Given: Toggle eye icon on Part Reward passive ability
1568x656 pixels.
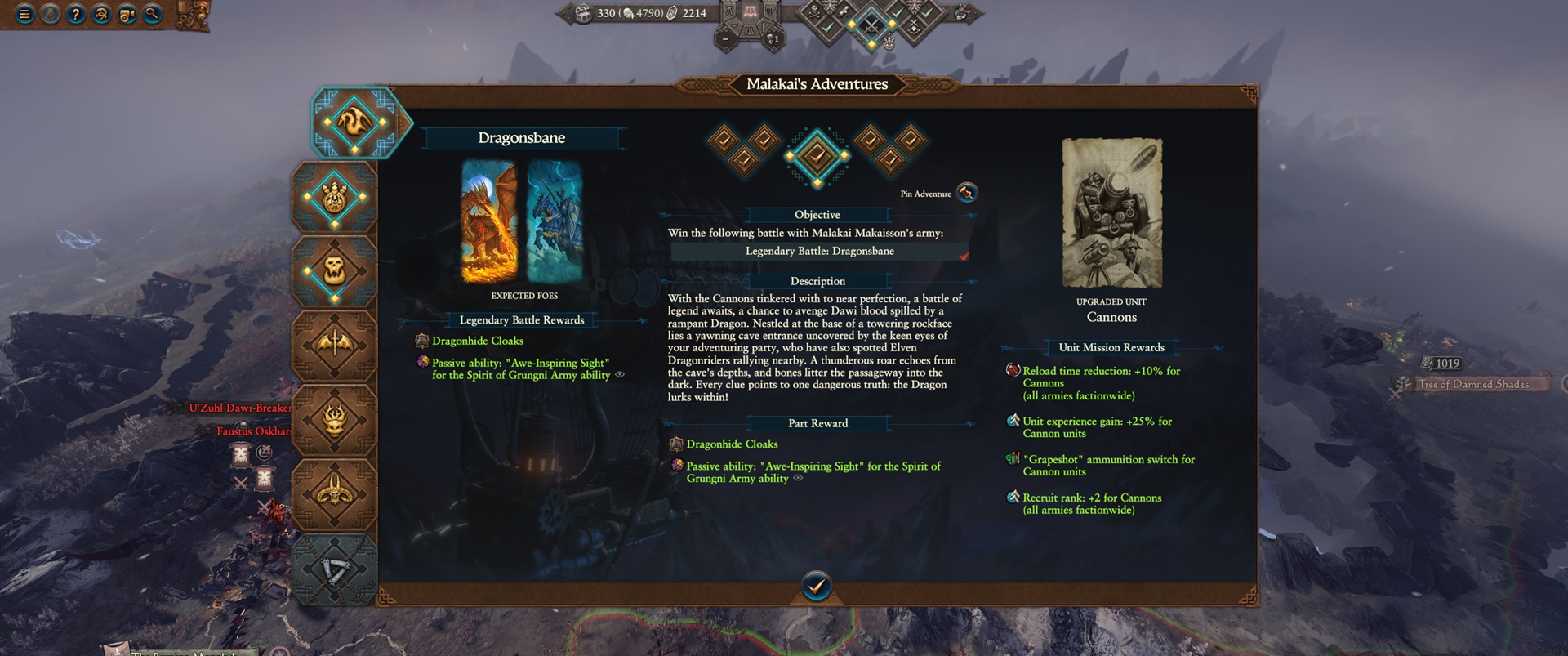Looking at the screenshot, I should click(x=799, y=478).
